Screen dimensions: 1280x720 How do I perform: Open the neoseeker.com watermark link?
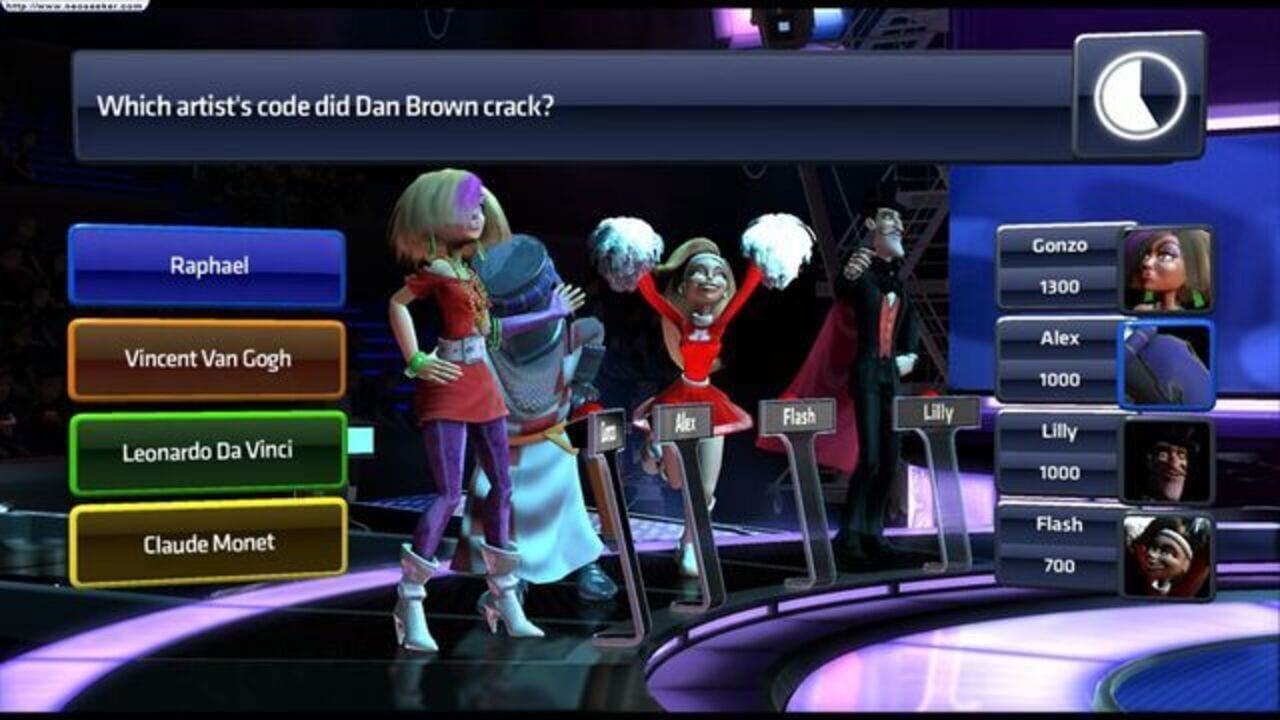(x=75, y=5)
